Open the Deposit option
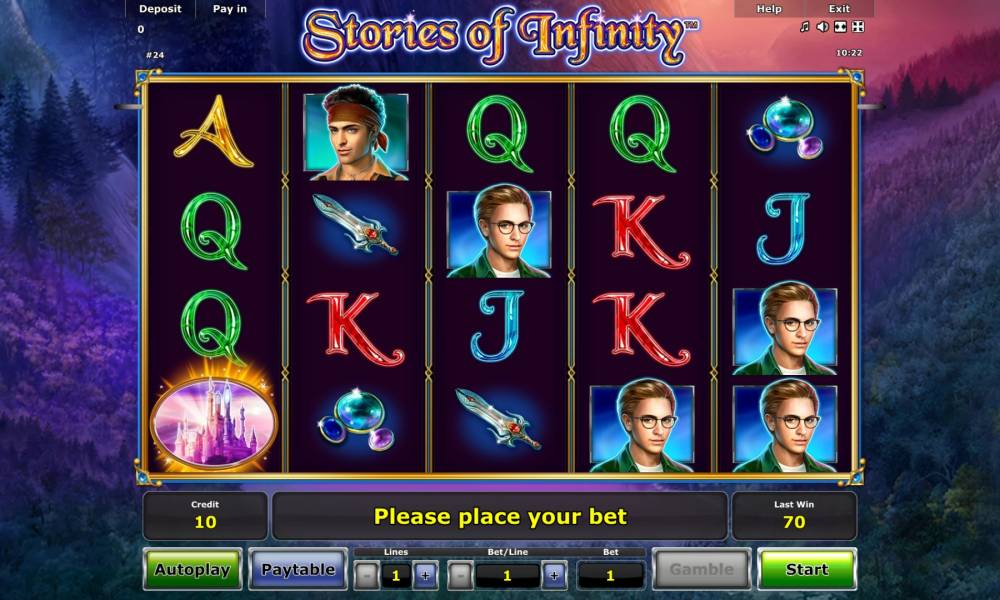This screenshot has height=600, width=1000. [x=160, y=9]
